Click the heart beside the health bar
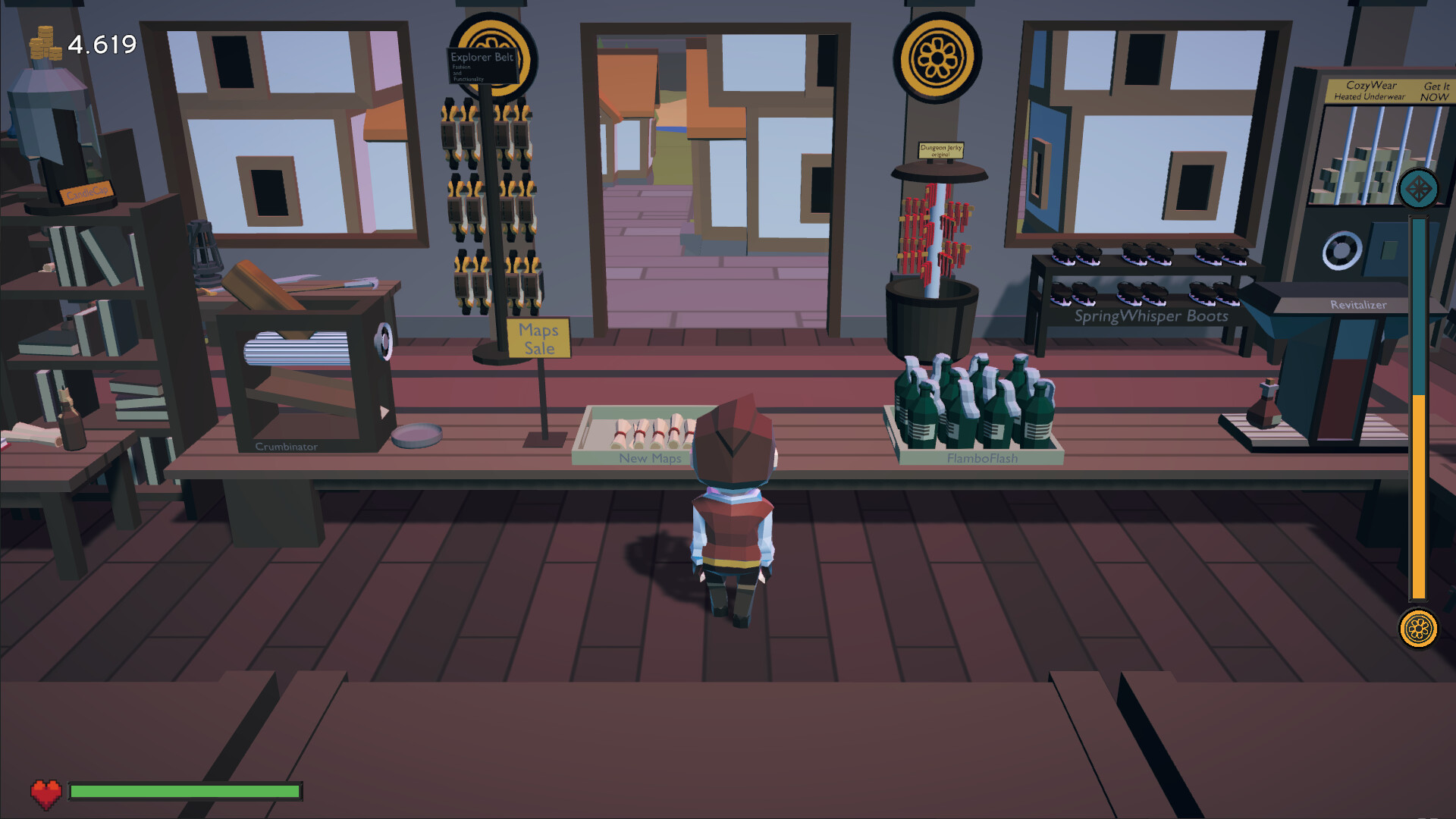This screenshot has height=819, width=1456. click(x=47, y=790)
